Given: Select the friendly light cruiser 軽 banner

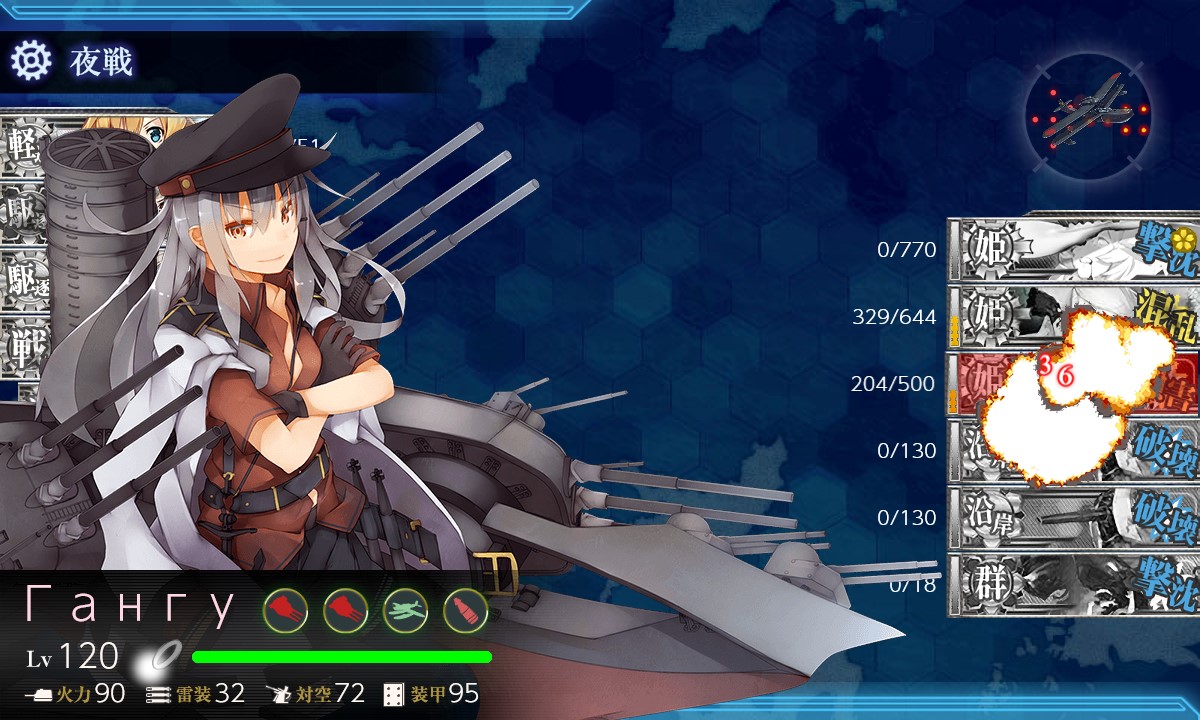Looking at the screenshot, I should pyautogui.click(x=24, y=148).
